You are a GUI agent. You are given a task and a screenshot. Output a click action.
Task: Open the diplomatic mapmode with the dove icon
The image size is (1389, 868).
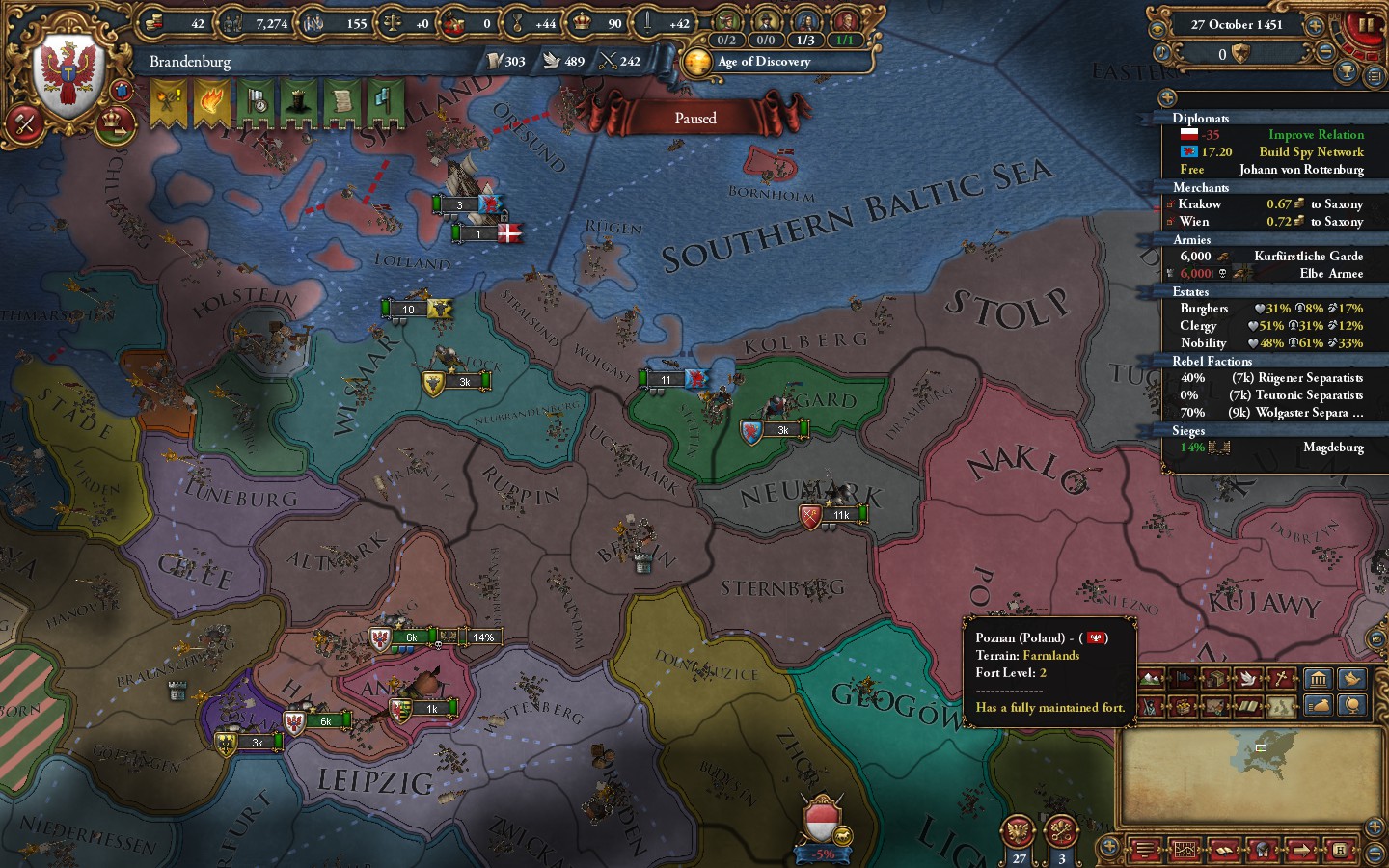[1247, 678]
